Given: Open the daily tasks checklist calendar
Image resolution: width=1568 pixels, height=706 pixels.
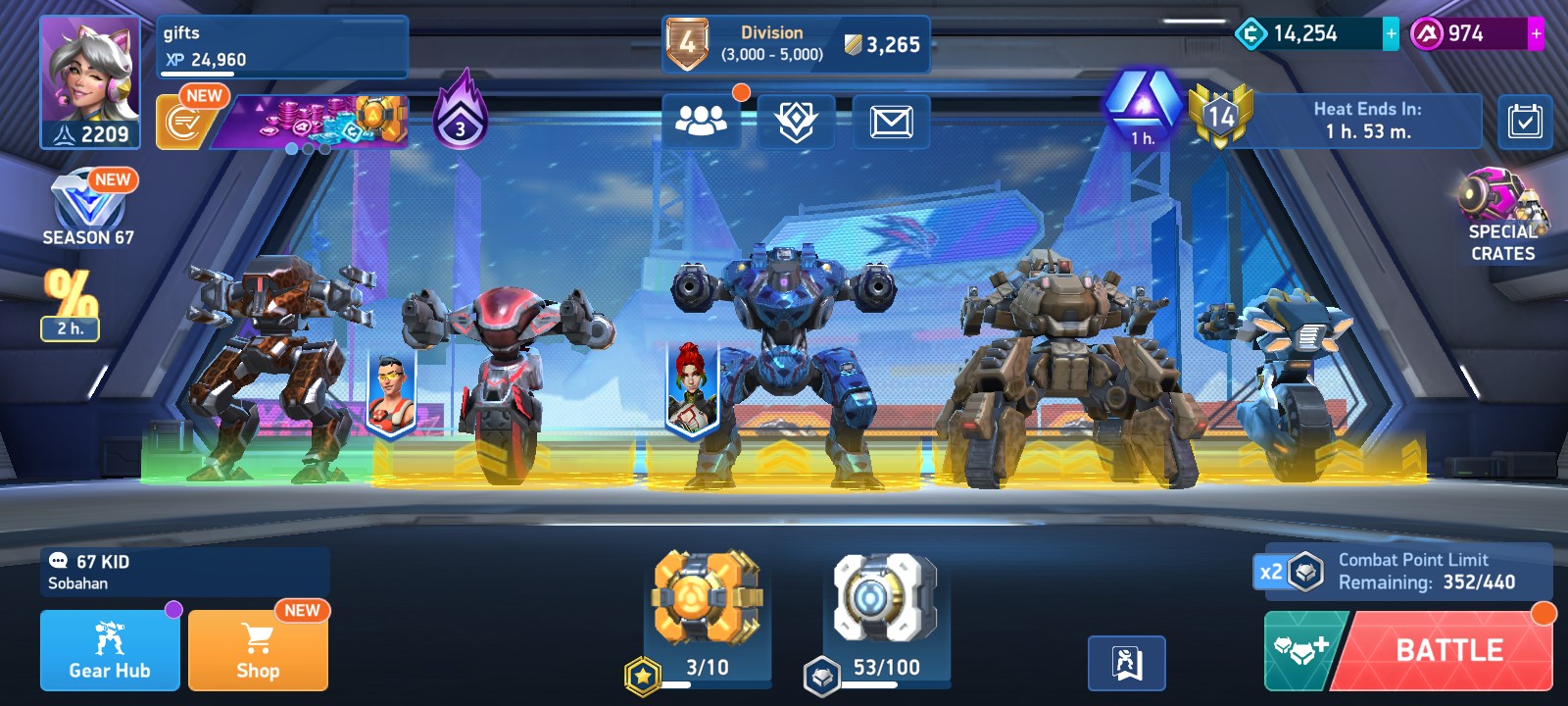Looking at the screenshot, I should tap(1525, 122).
